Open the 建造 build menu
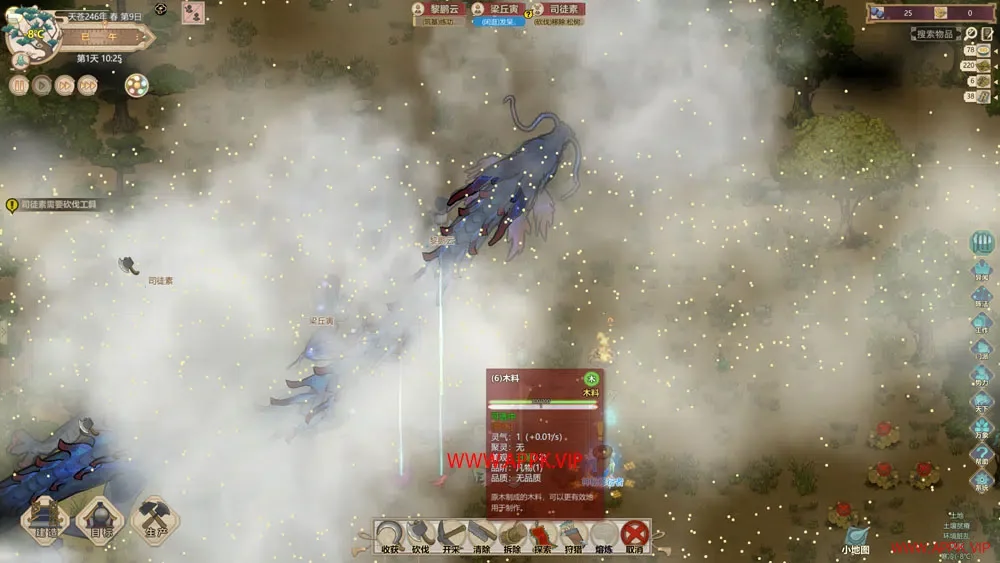 45,519
